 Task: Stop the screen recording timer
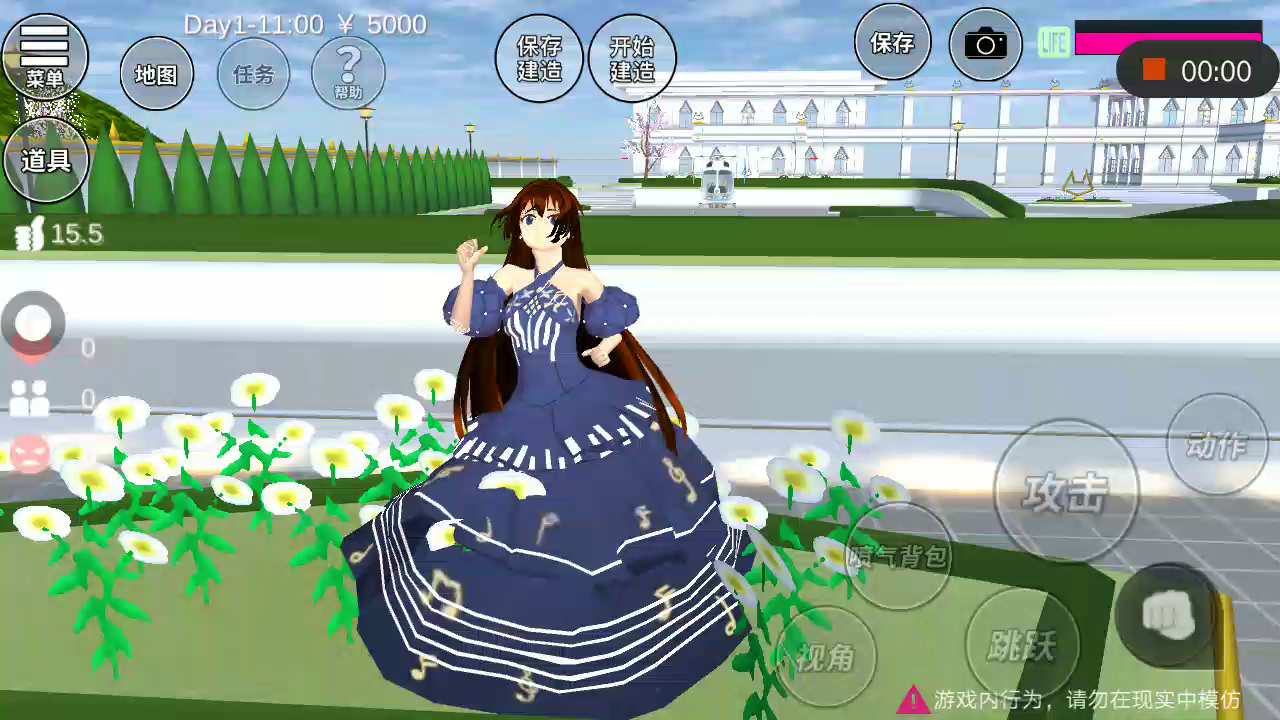[1154, 70]
